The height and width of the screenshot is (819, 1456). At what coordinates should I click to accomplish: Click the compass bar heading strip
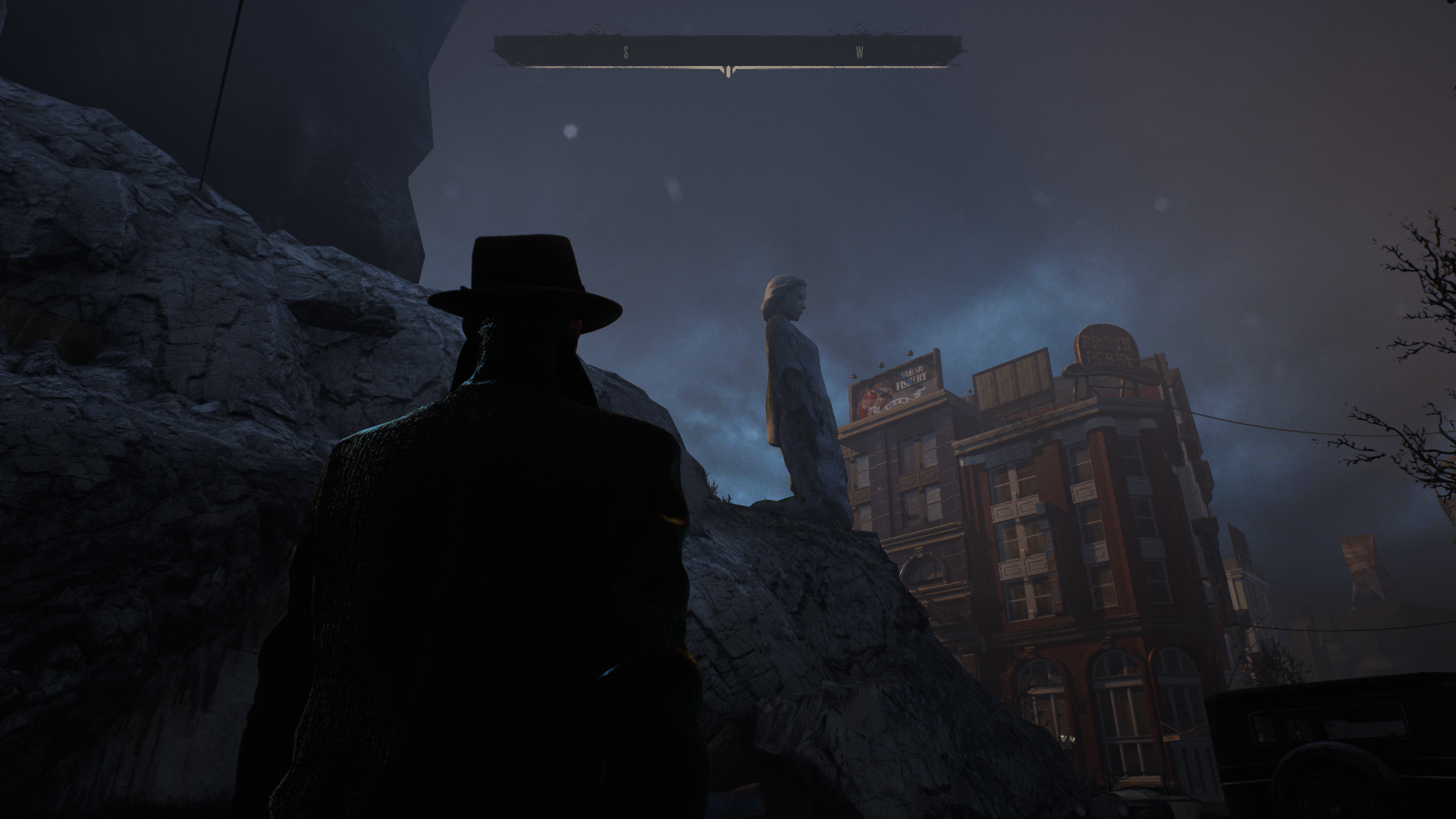click(x=728, y=52)
